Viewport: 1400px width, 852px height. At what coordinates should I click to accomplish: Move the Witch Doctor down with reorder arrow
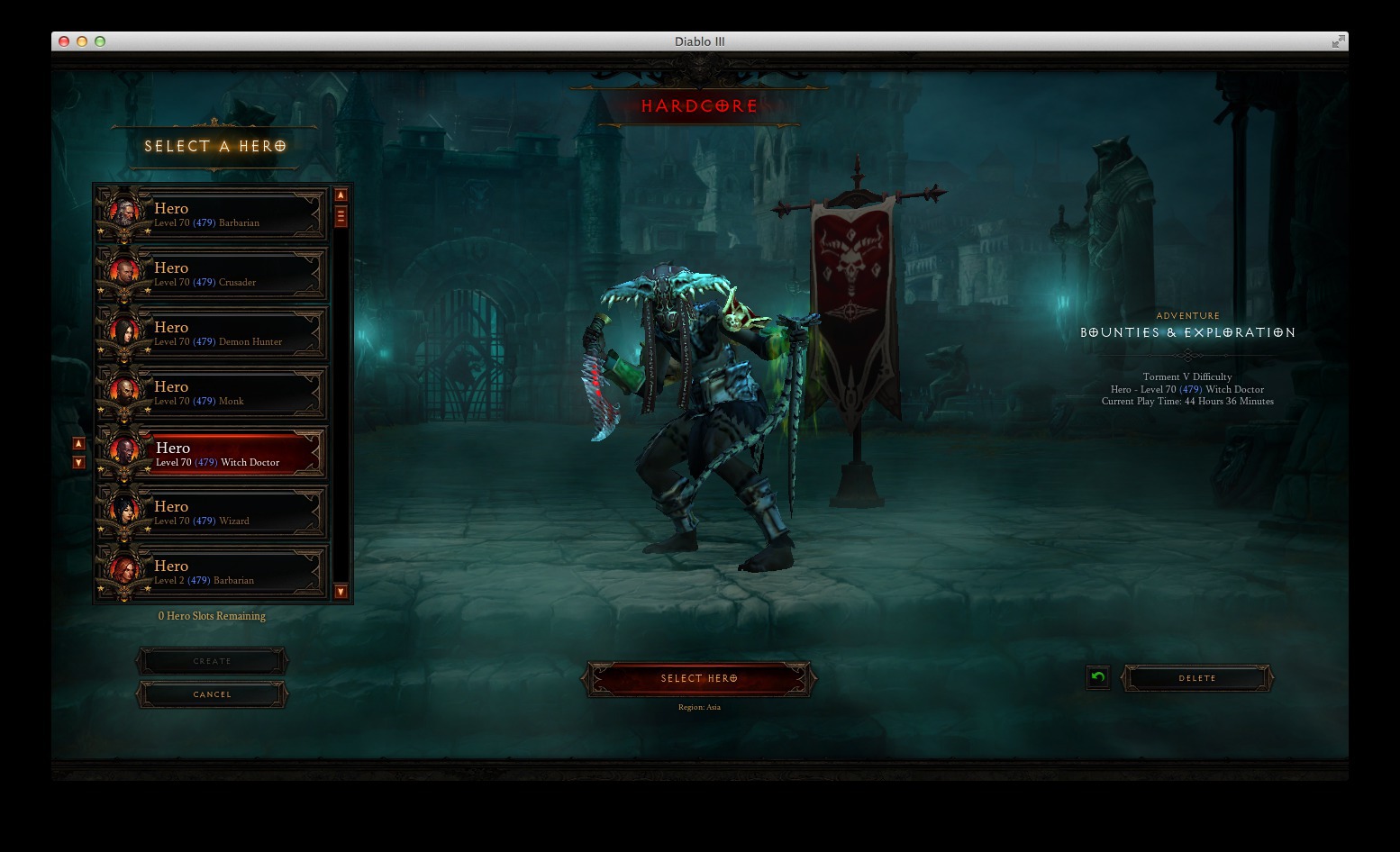(x=78, y=463)
